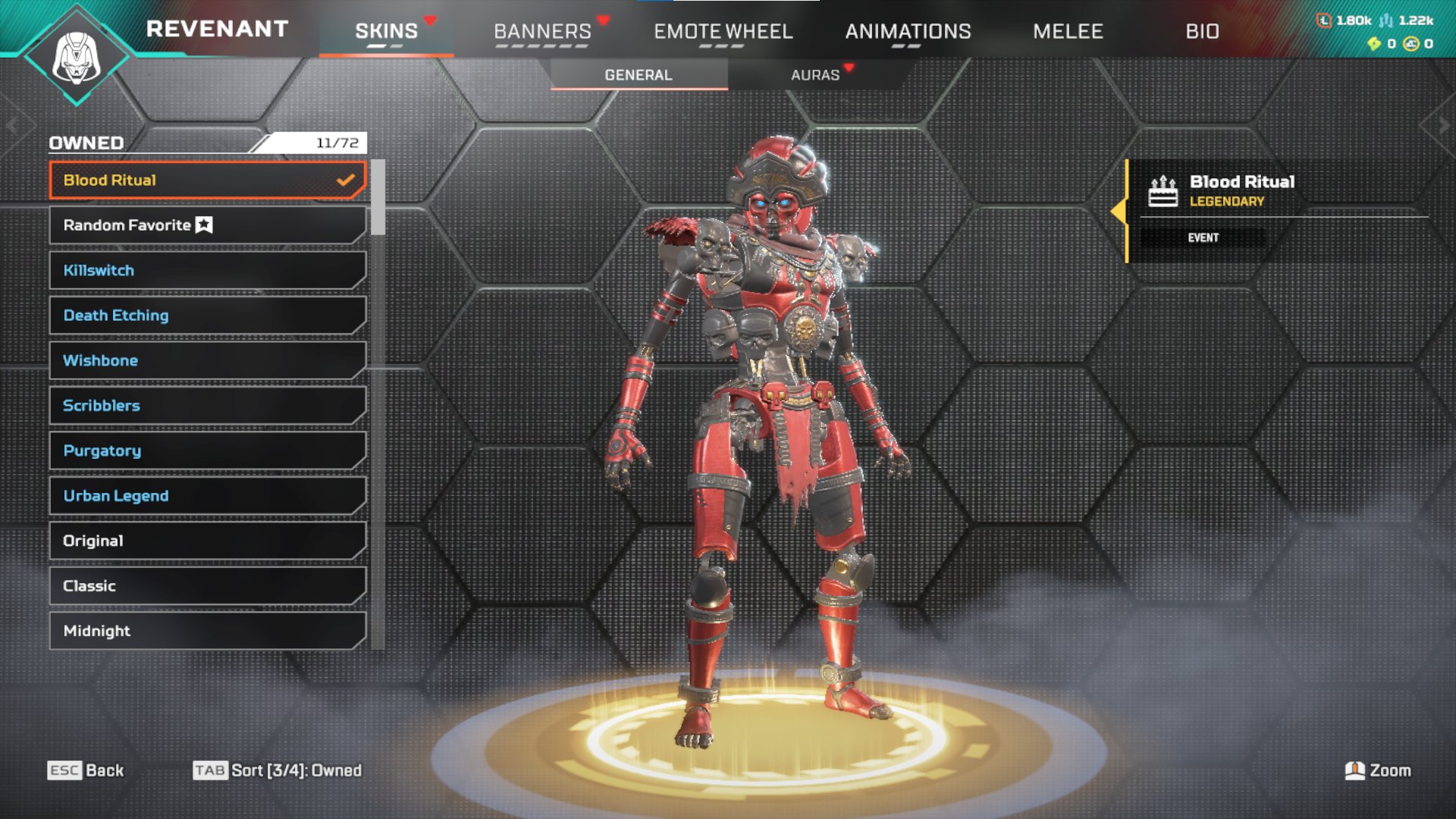Choose the Random Favorite skin option
The width and height of the screenshot is (1456, 819).
click(207, 225)
